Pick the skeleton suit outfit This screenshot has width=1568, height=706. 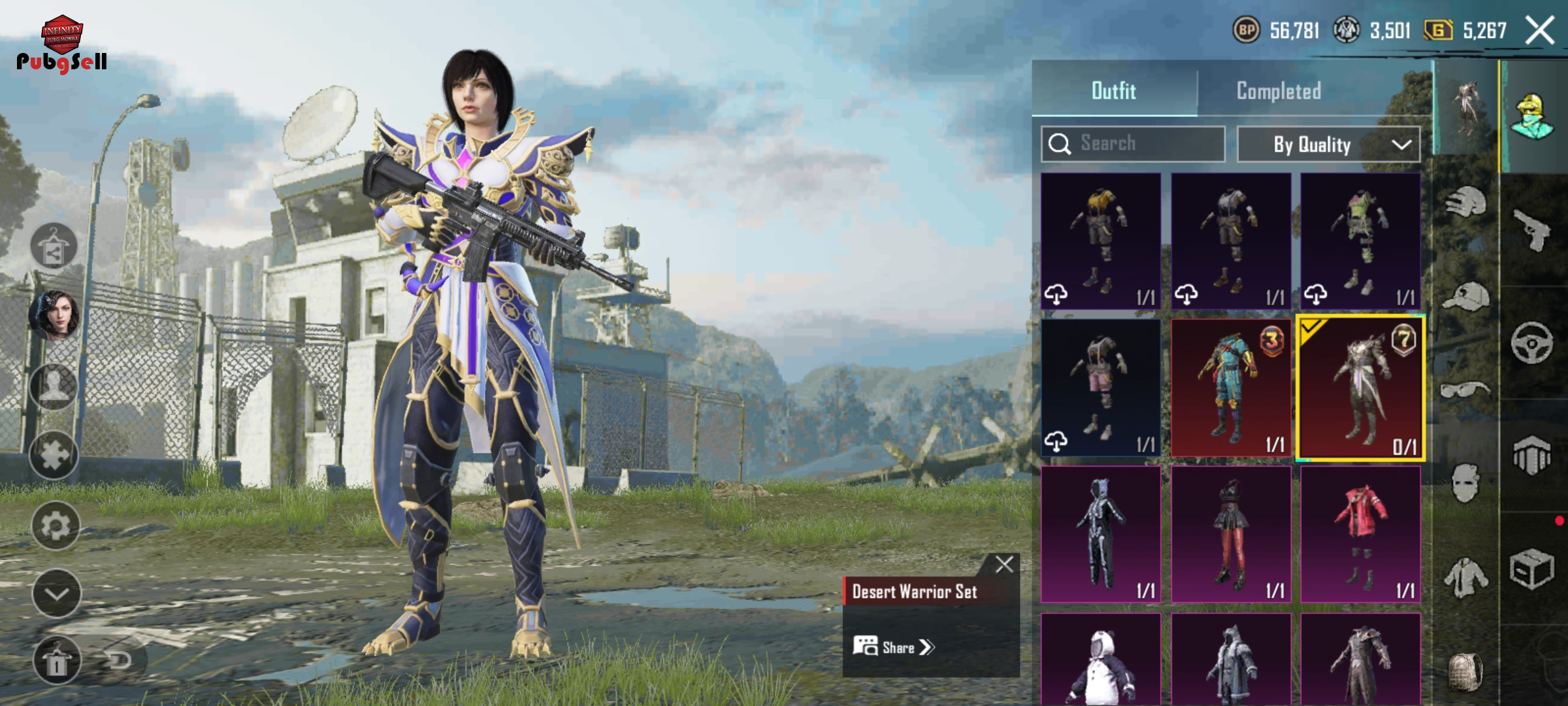pos(1101,534)
